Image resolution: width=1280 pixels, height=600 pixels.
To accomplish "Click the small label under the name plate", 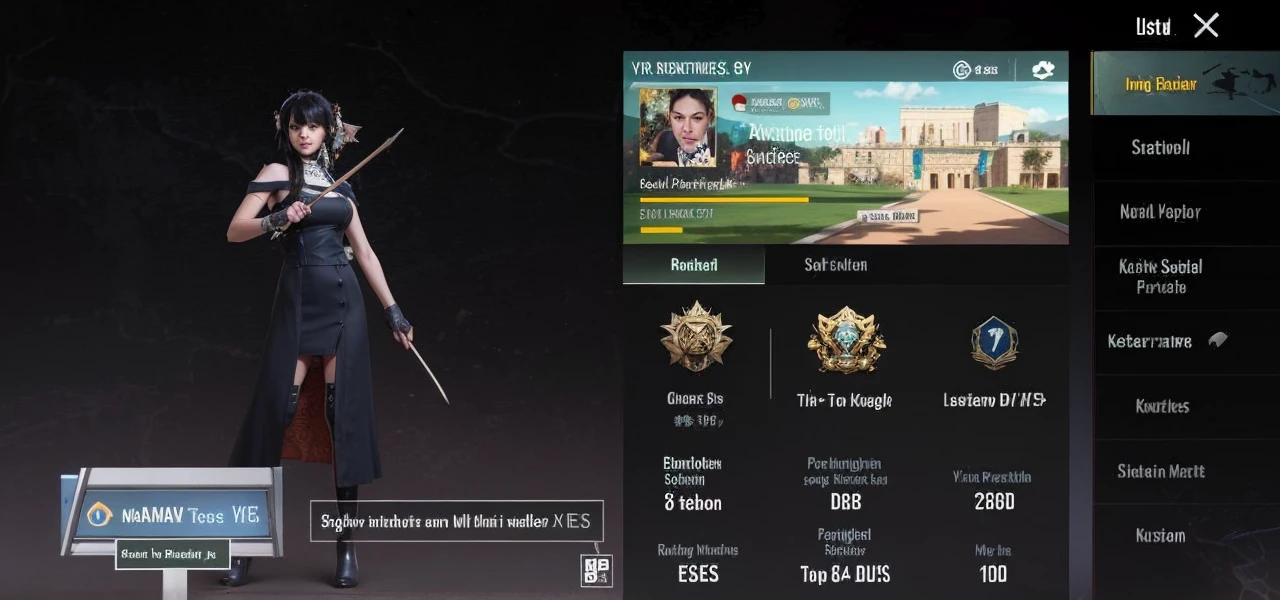I will click(x=172, y=554).
